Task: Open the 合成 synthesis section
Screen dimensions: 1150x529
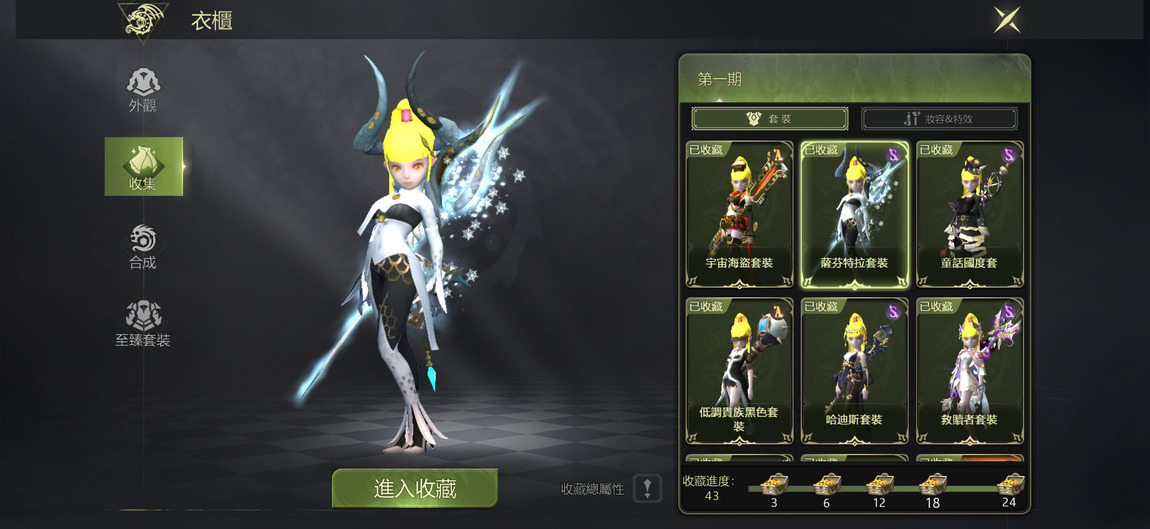Action: tap(143, 246)
